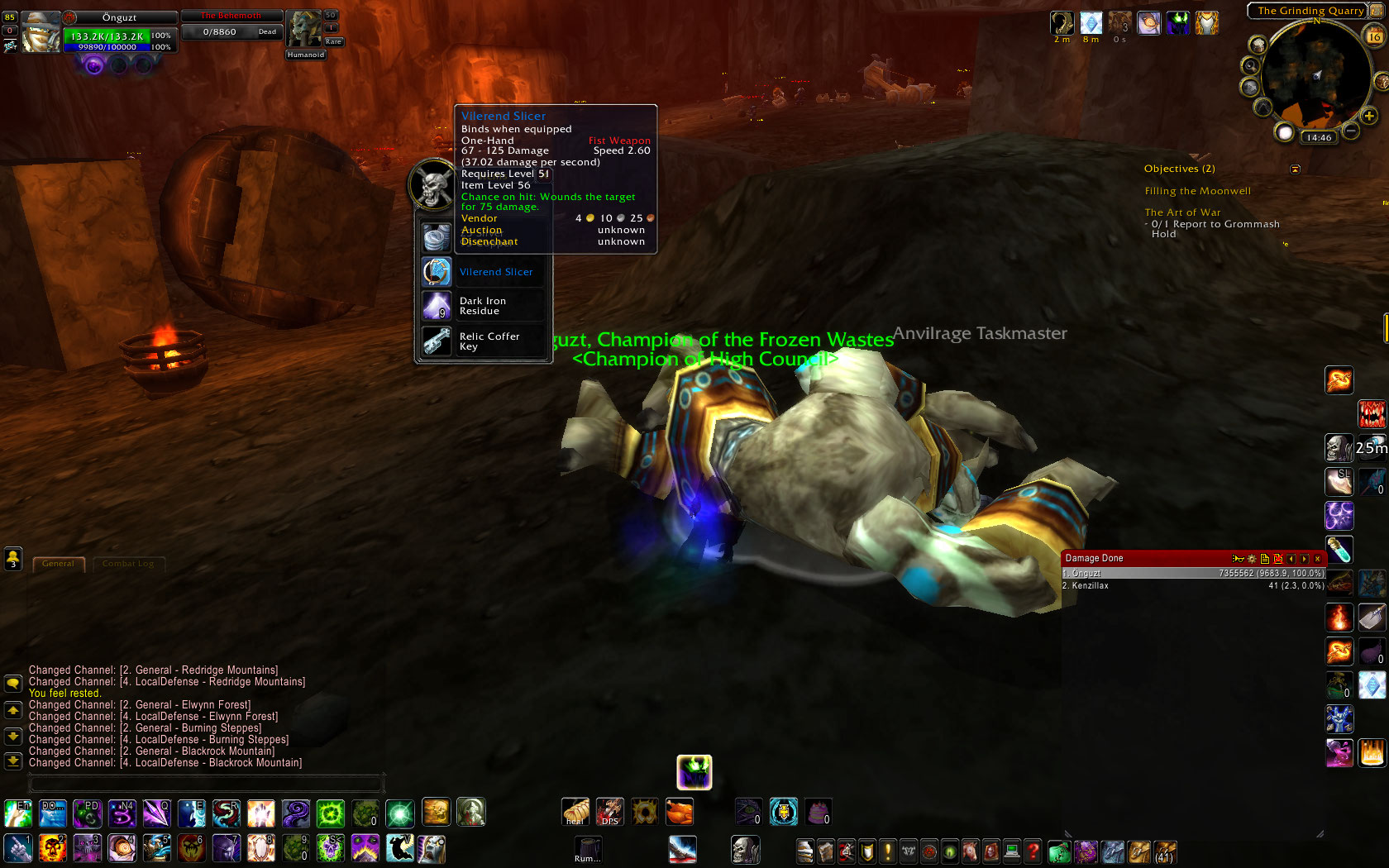
Task: Switch to the General chat tab
Action: 58,564
